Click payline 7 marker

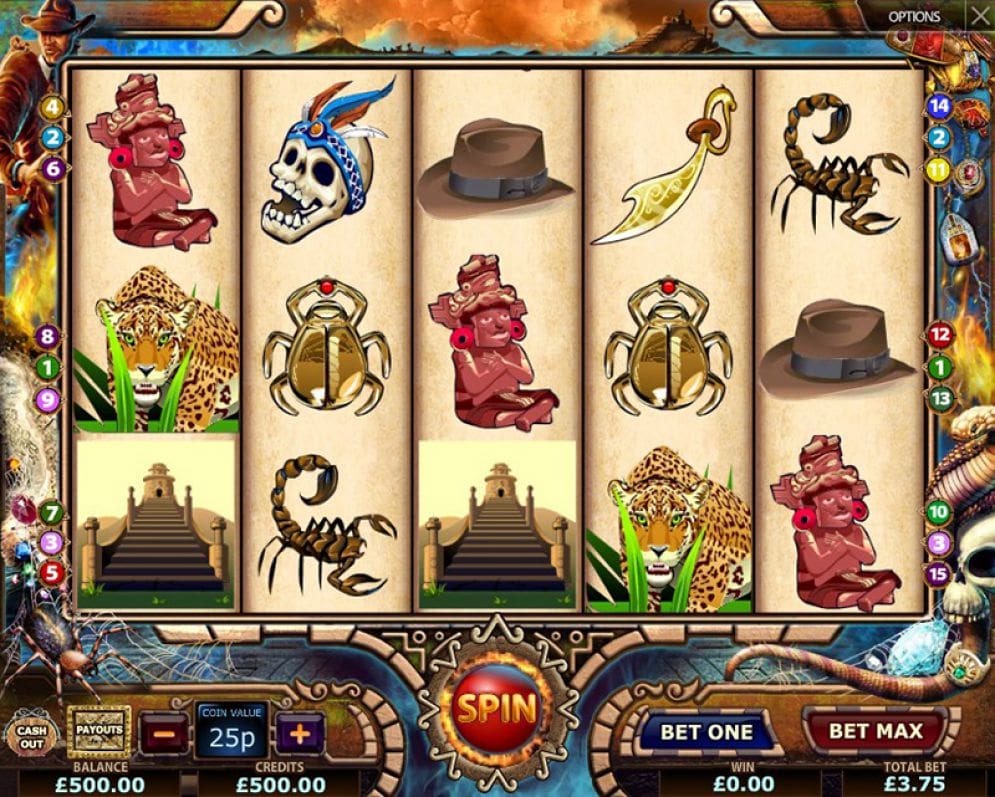click(x=52, y=514)
